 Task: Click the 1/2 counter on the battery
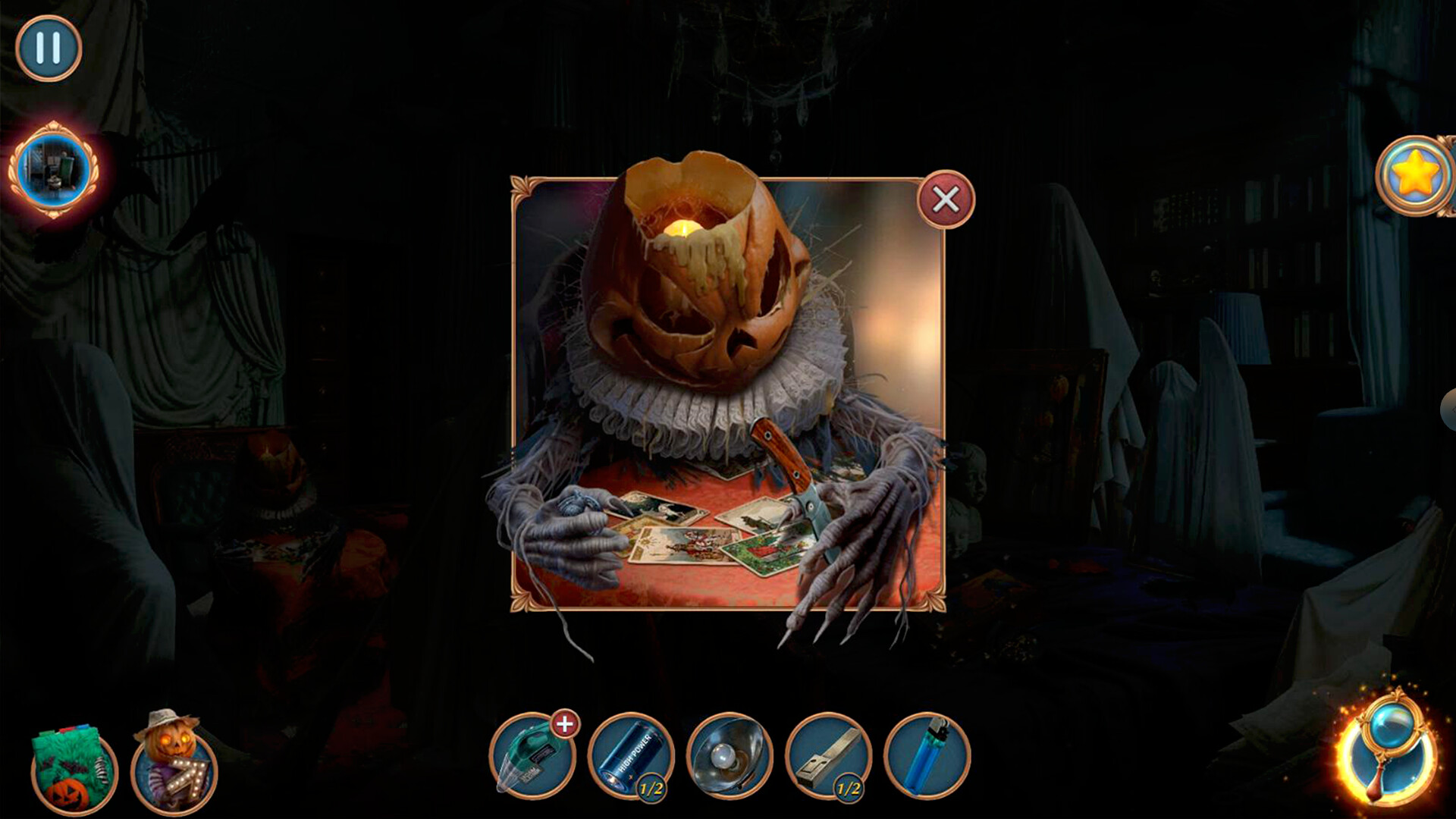pos(652,786)
